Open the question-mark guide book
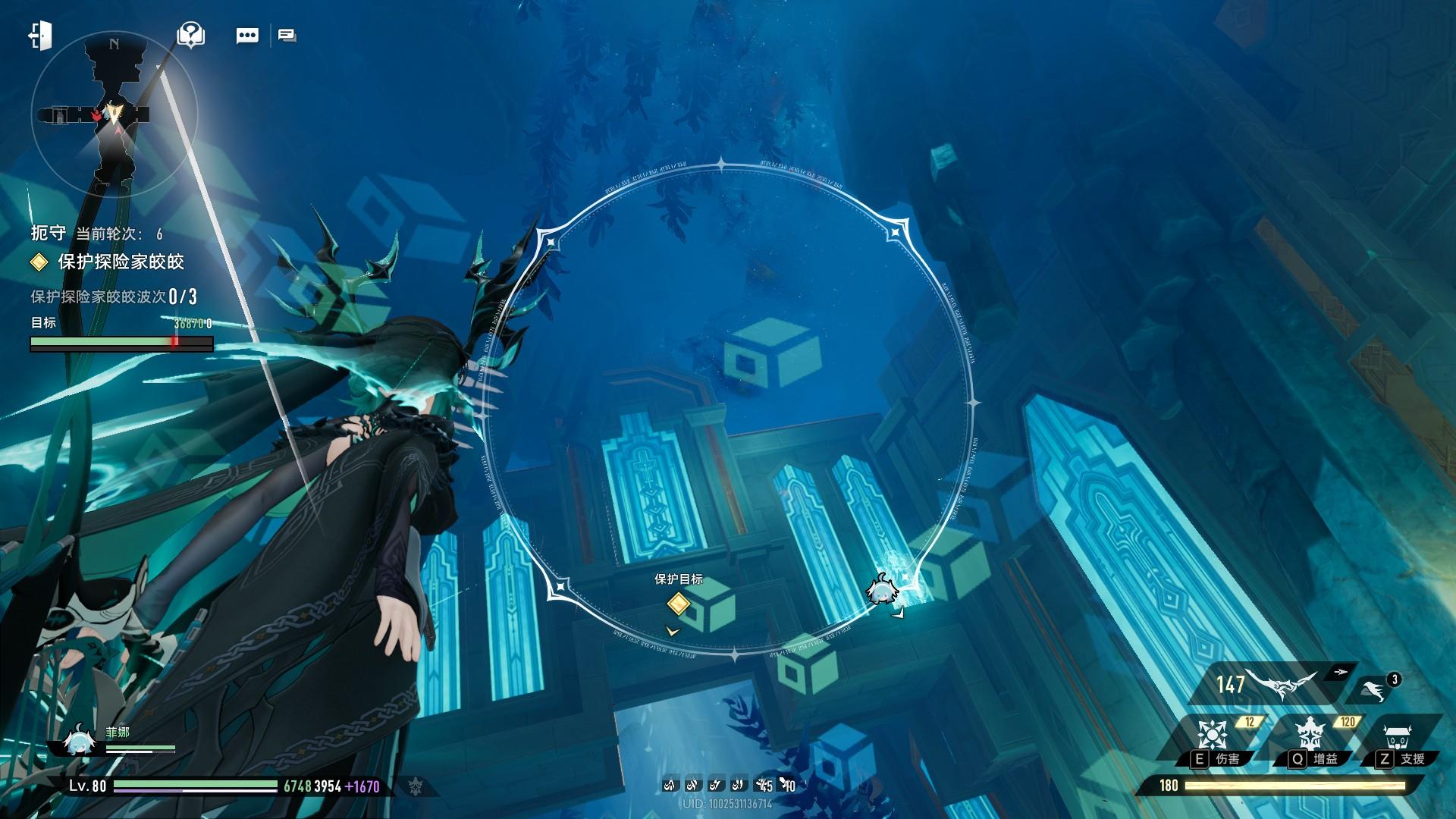 (x=190, y=35)
